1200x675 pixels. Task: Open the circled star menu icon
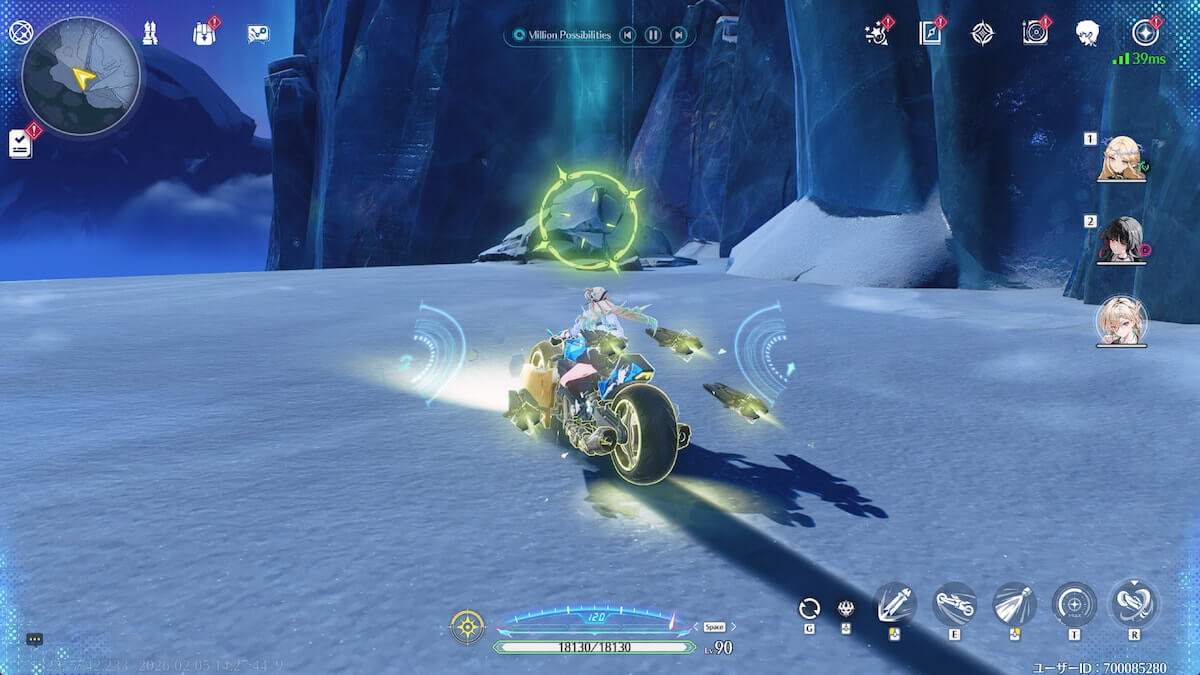click(x=1145, y=33)
